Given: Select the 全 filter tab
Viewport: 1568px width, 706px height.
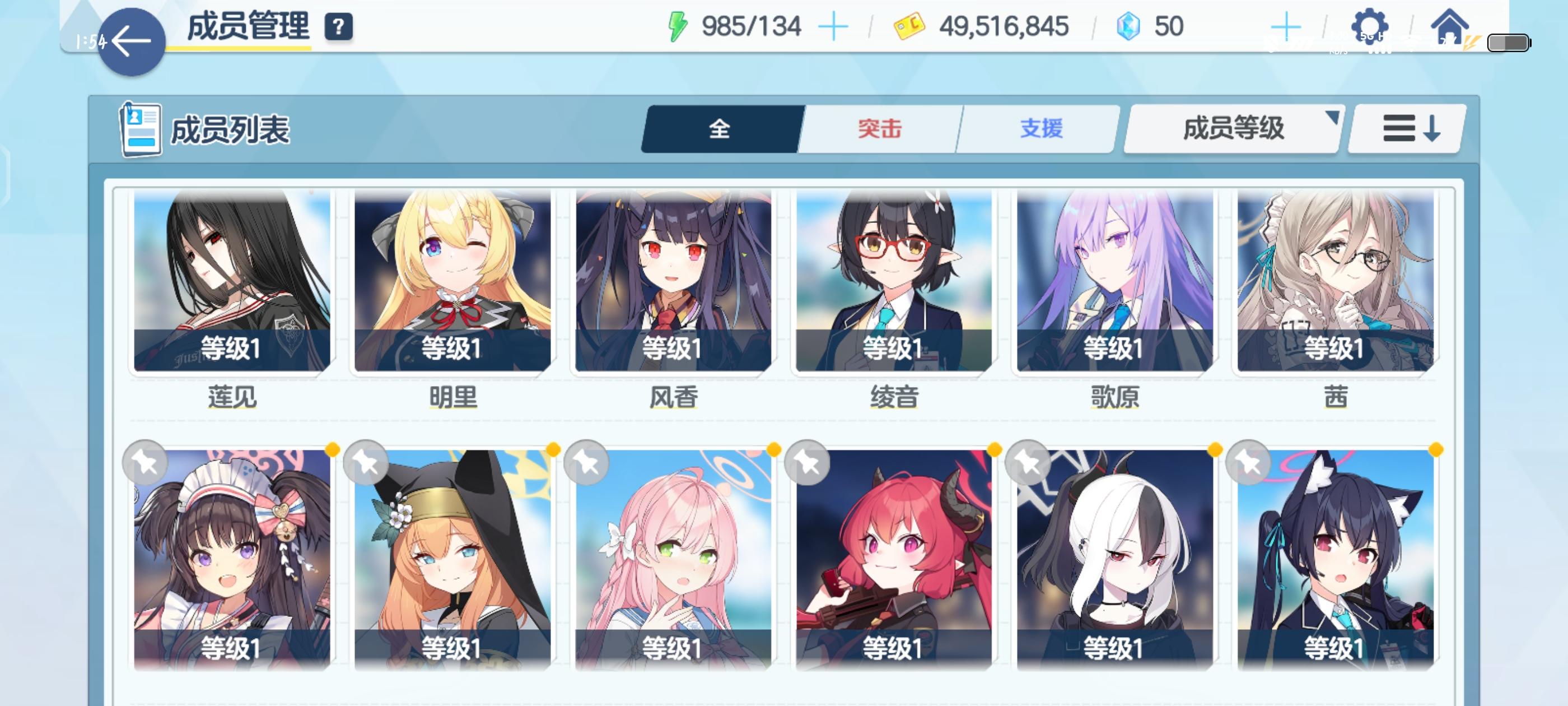Looking at the screenshot, I should 721,129.
